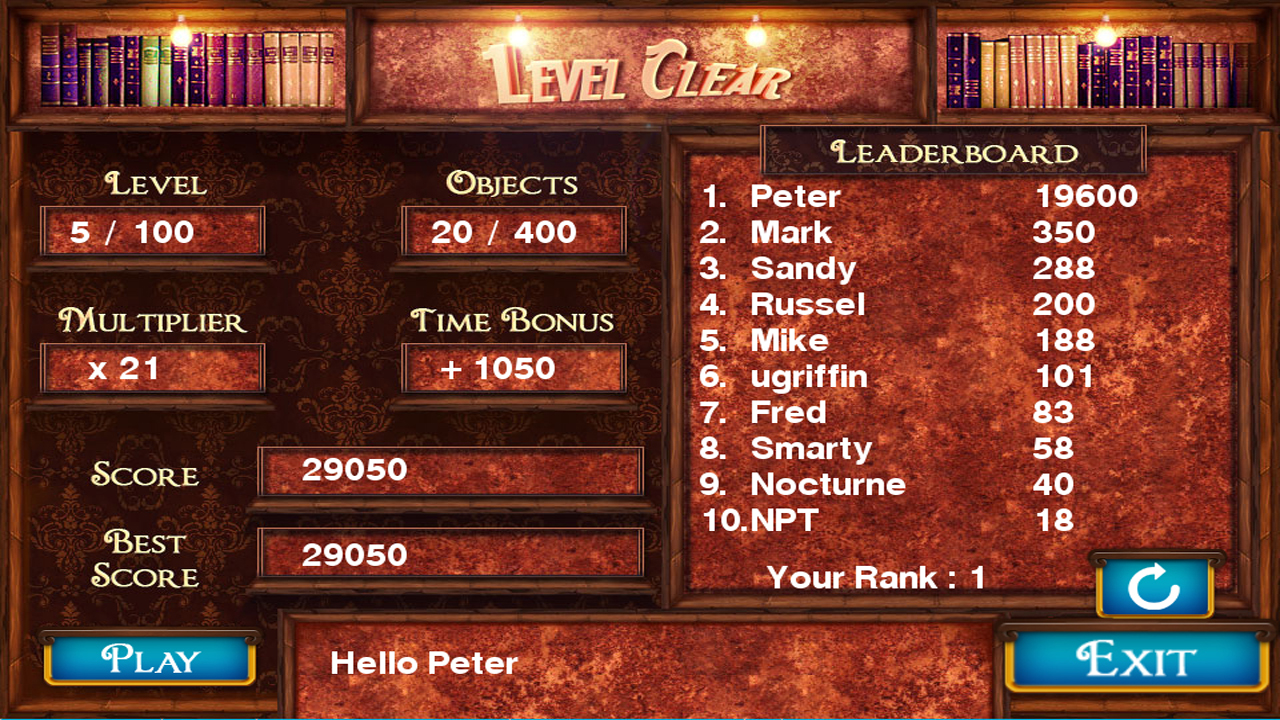The image size is (1280, 720).
Task: Click the refresh leaderboard icon
Action: (x=1155, y=588)
